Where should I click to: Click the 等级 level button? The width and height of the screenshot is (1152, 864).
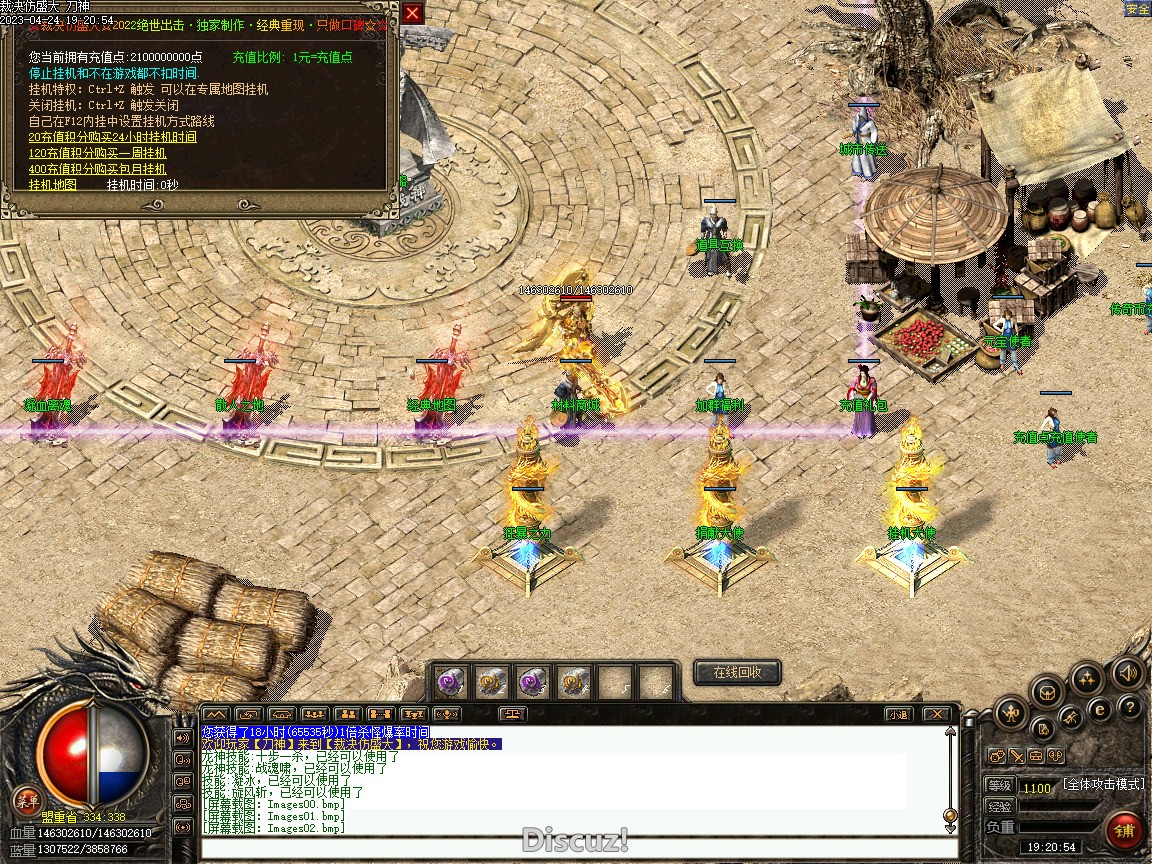pyautogui.click(x=999, y=786)
